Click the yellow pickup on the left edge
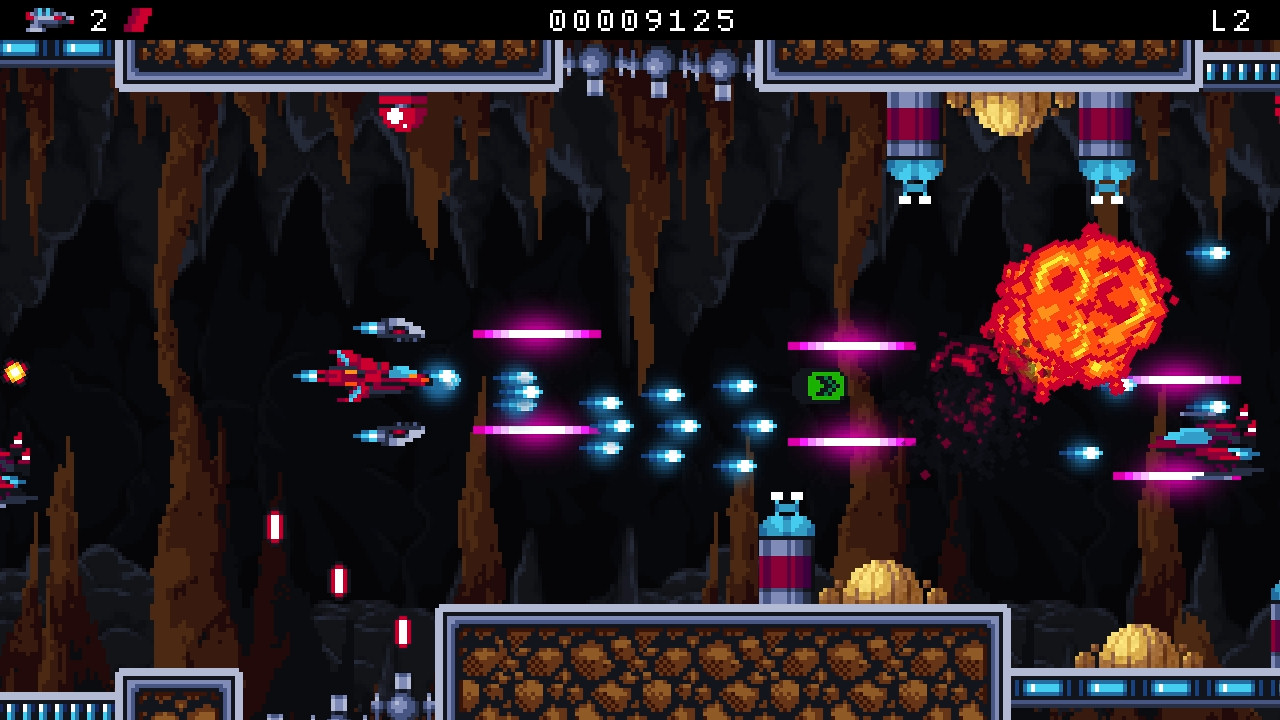The image size is (1280, 720). pyautogui.click(x=14, y=371)
